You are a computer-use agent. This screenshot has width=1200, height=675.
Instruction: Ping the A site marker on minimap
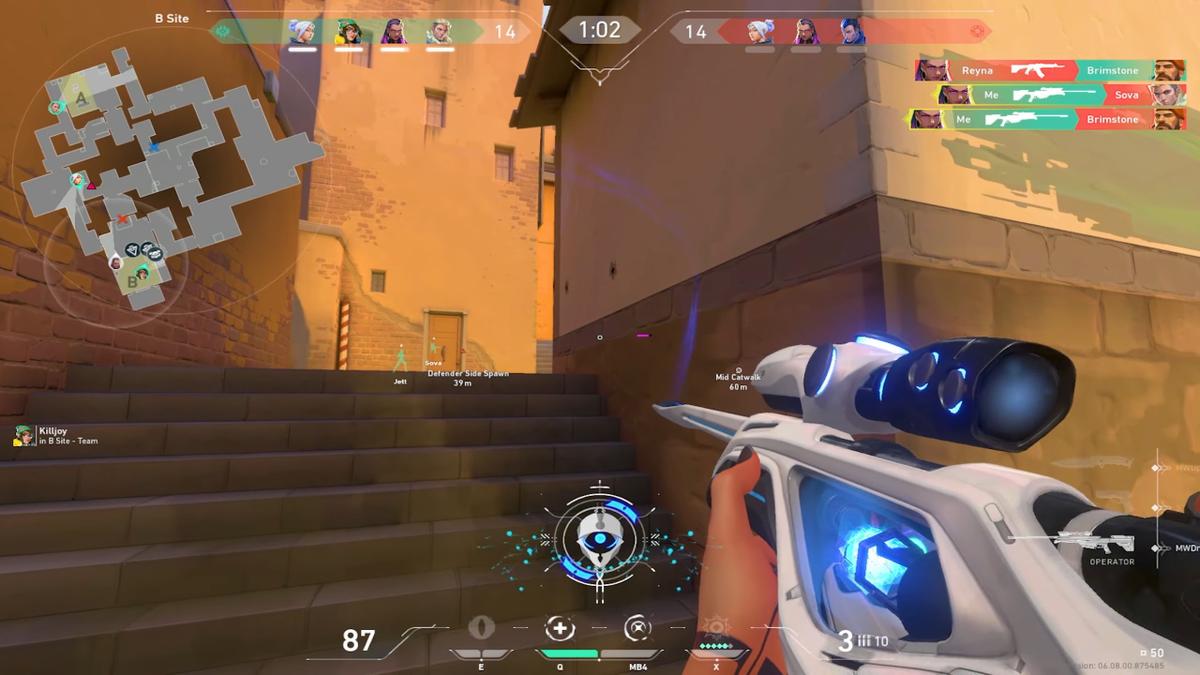tap(81, 98)
